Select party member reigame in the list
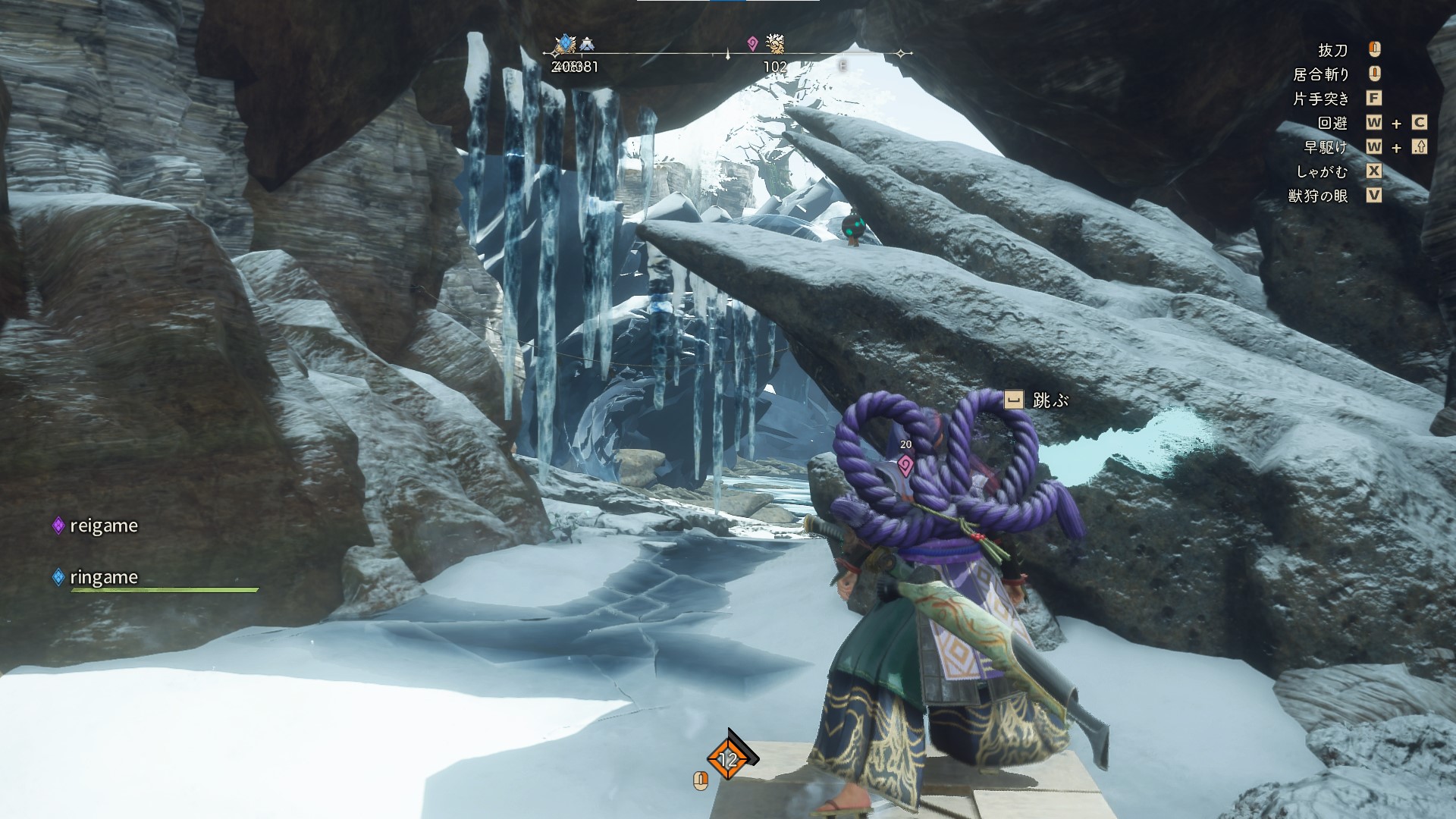The image size is (1456, 819). 103,526
